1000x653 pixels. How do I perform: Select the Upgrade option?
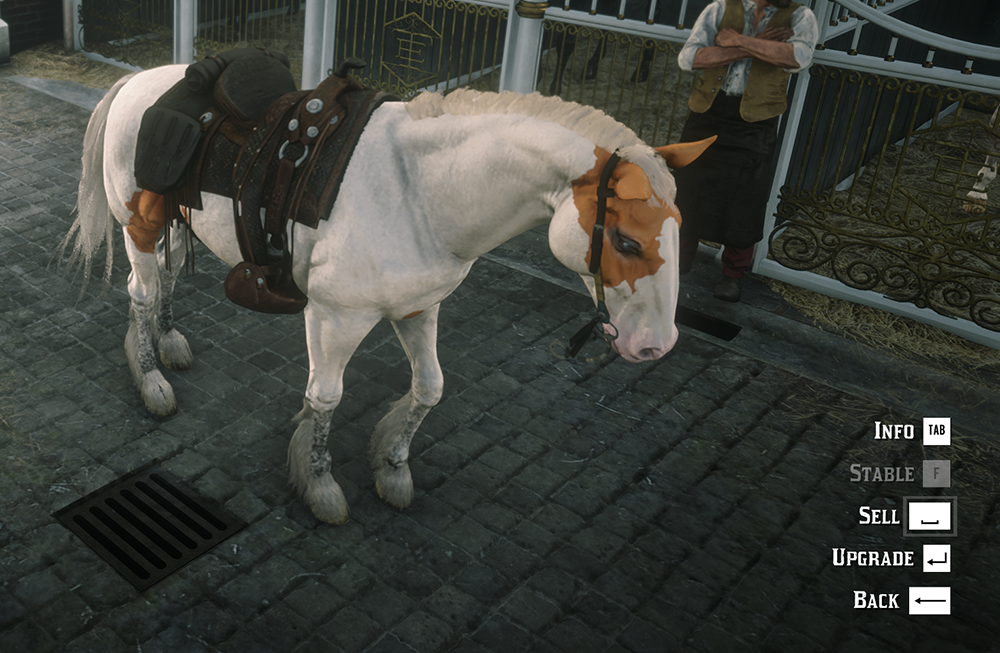tap(873, 558)
